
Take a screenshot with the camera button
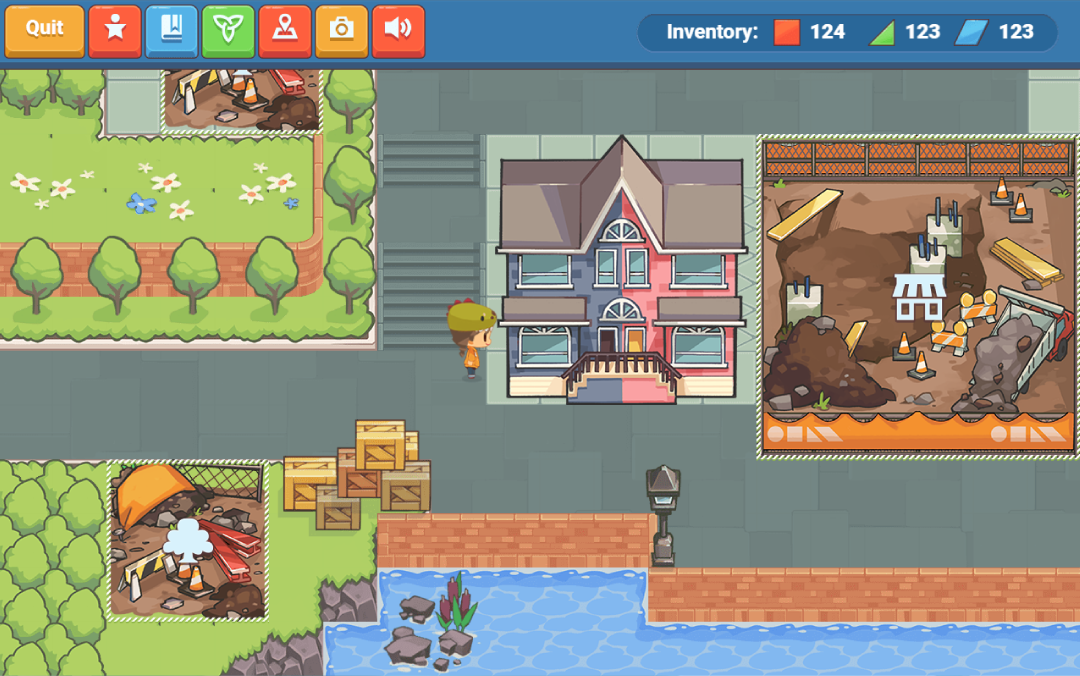[x=342, y=30]
